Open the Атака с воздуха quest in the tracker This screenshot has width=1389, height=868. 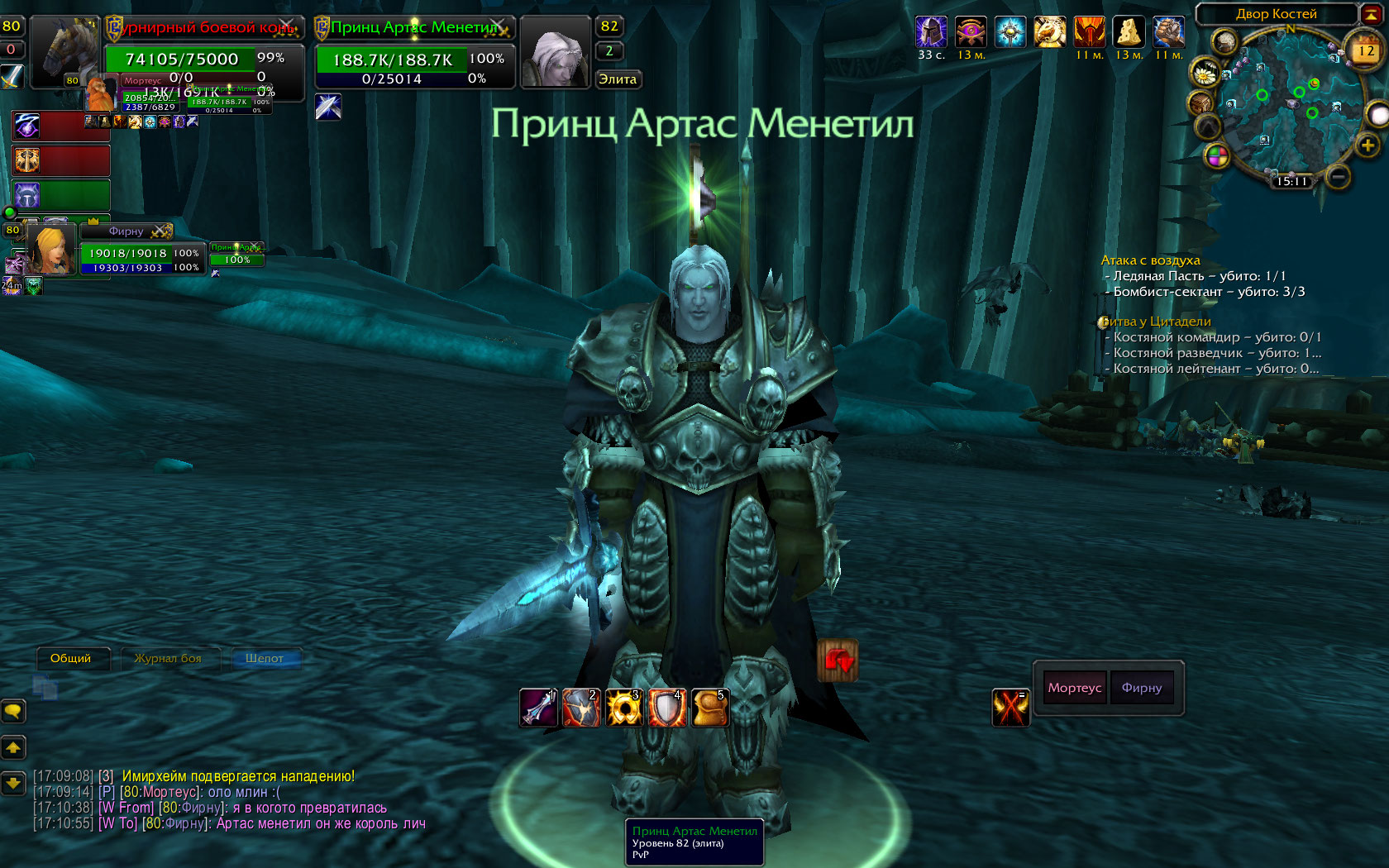(1150, 260)
